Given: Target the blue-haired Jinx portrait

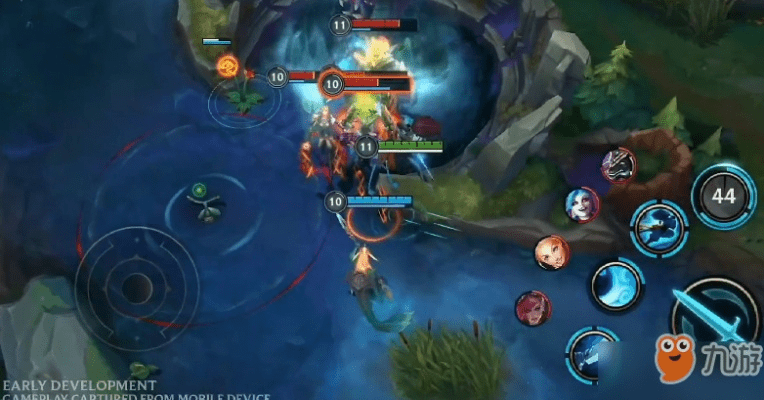Looking at the screenshot, I should pyautogui.click(x=582, y=204).
